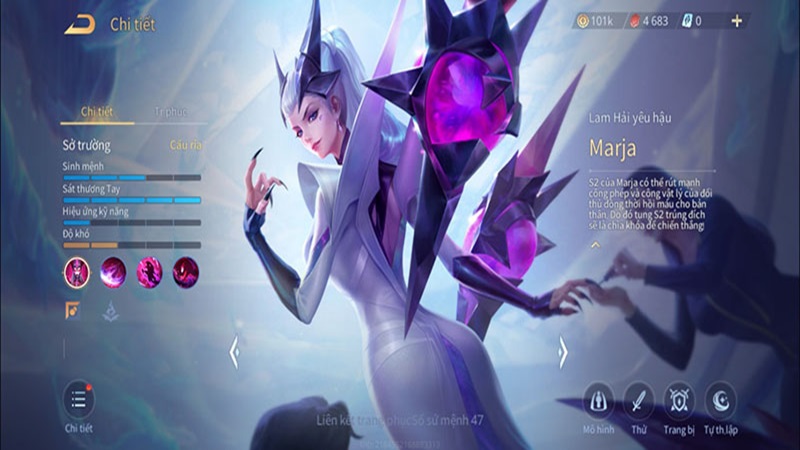Open the Trang bị equipment setup
The width and height of the screenshot is (800, 450).
(x=679, y=400)
